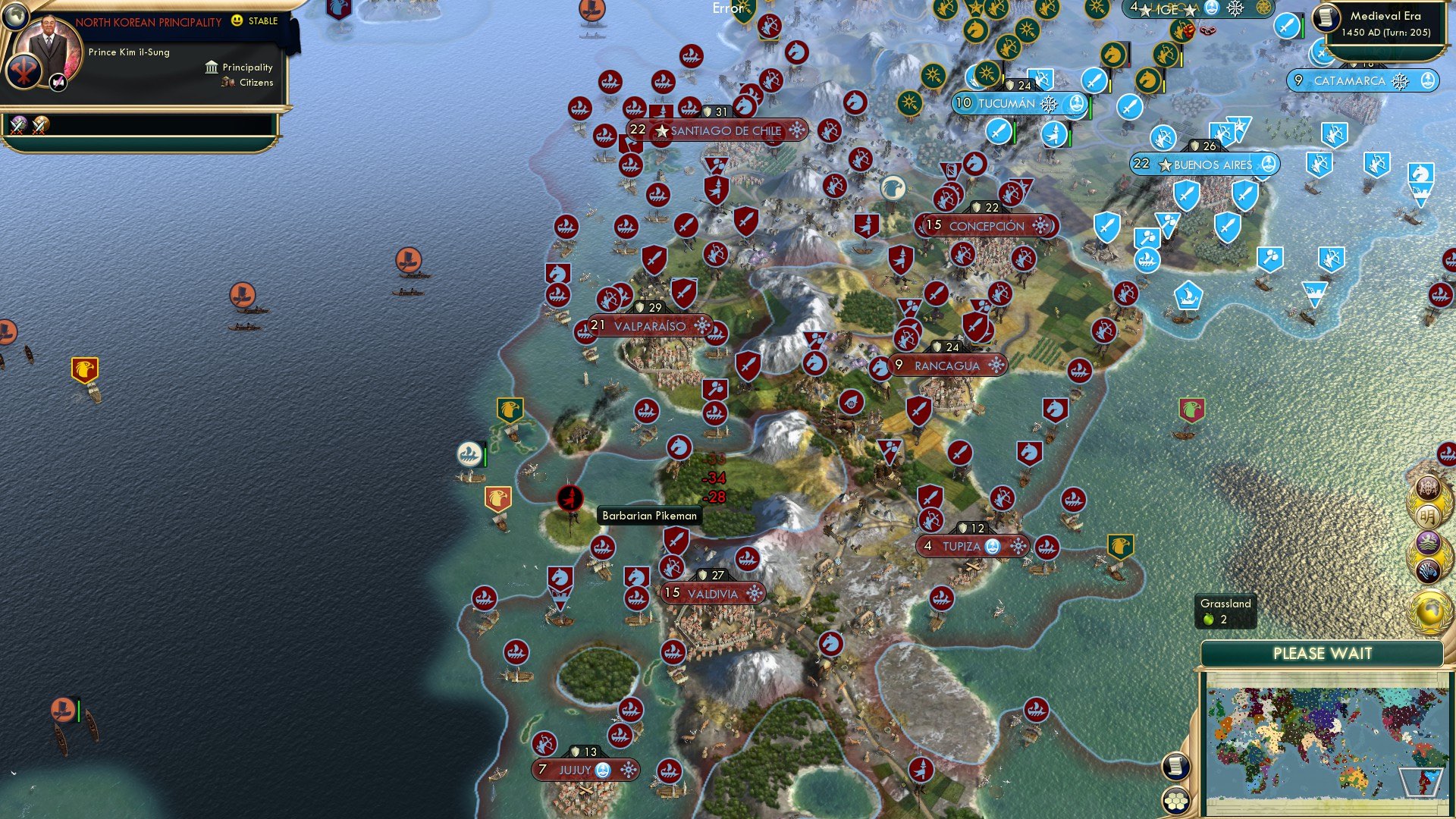This screenshot has width=1456, height=819.
Task: Open the notification log scroll icon near the minimap
Action: pos(1177,767)
